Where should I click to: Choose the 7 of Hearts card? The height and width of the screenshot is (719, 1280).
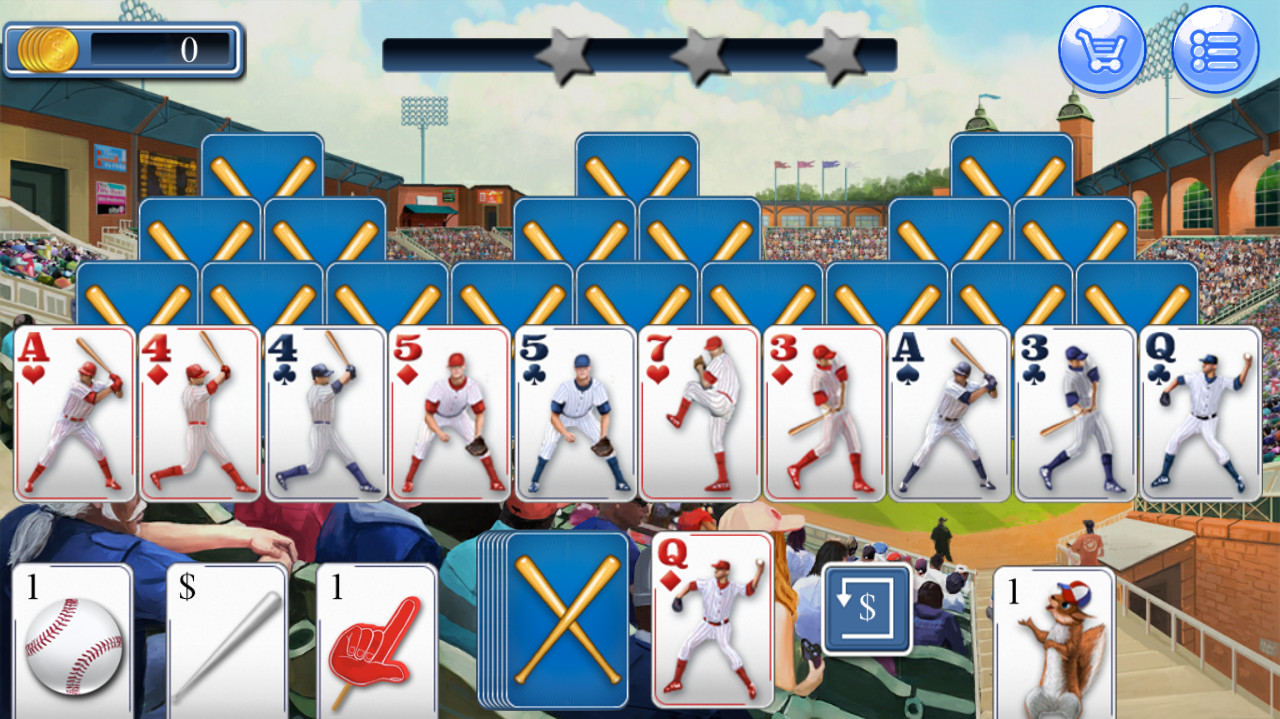point(700,412)
